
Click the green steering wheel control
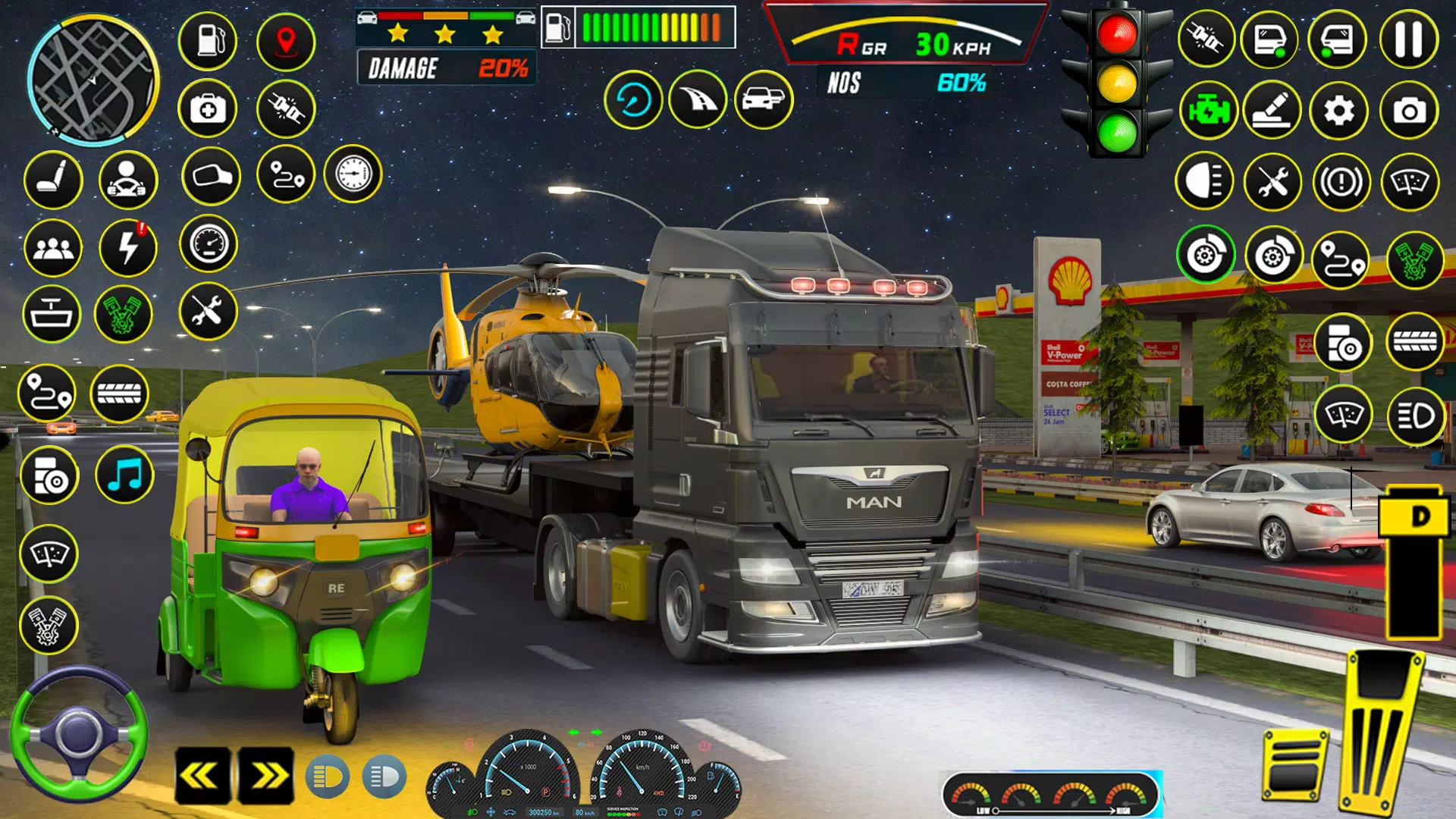click(x=78, y=734)
